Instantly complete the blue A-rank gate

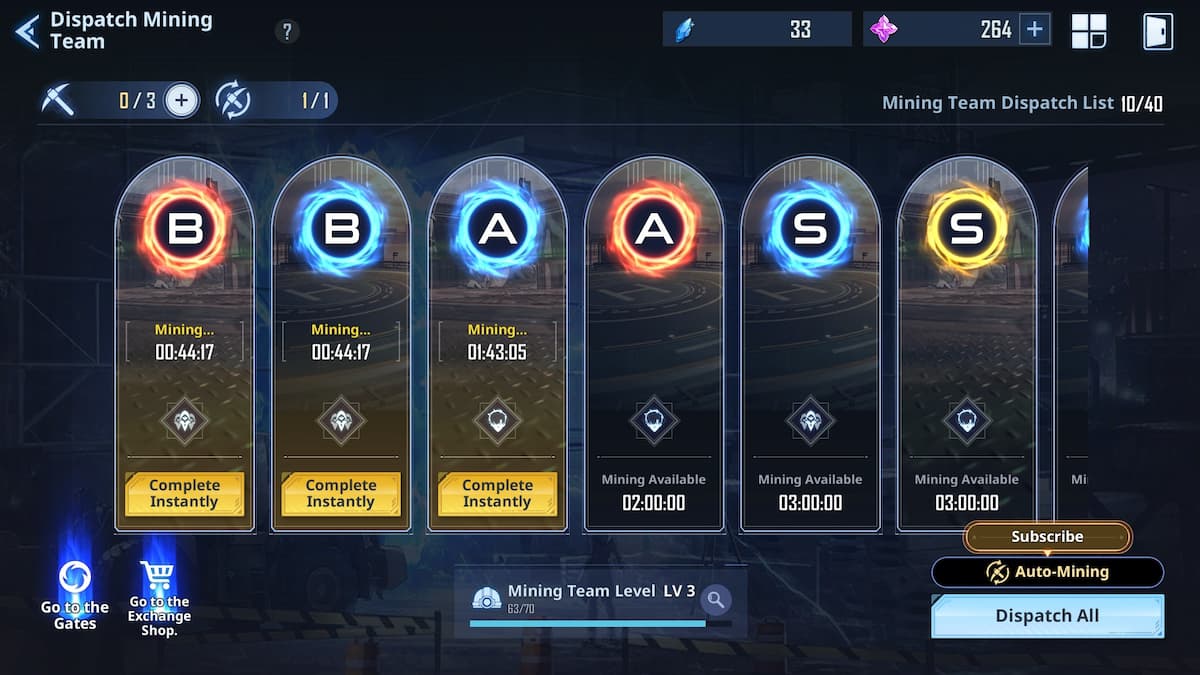point(497,493)
